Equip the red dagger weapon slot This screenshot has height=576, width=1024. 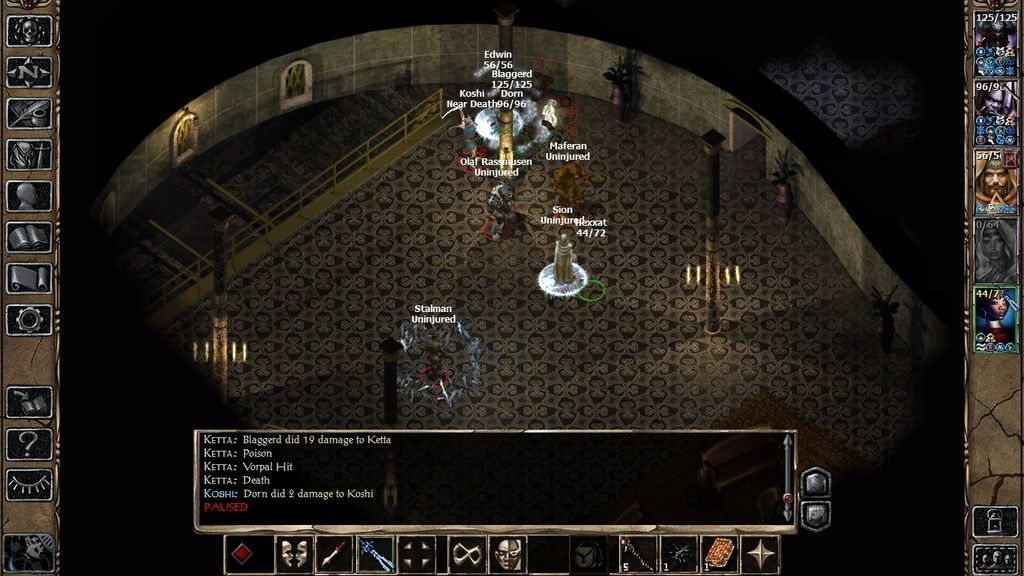(x=334, y=554)
